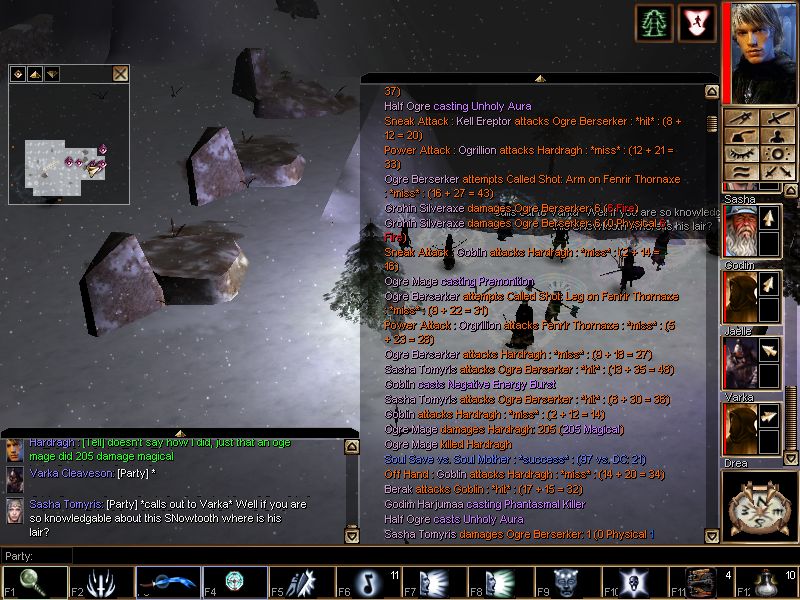
Task: Click the green tree status effect icon
Action: pos(654,23)
